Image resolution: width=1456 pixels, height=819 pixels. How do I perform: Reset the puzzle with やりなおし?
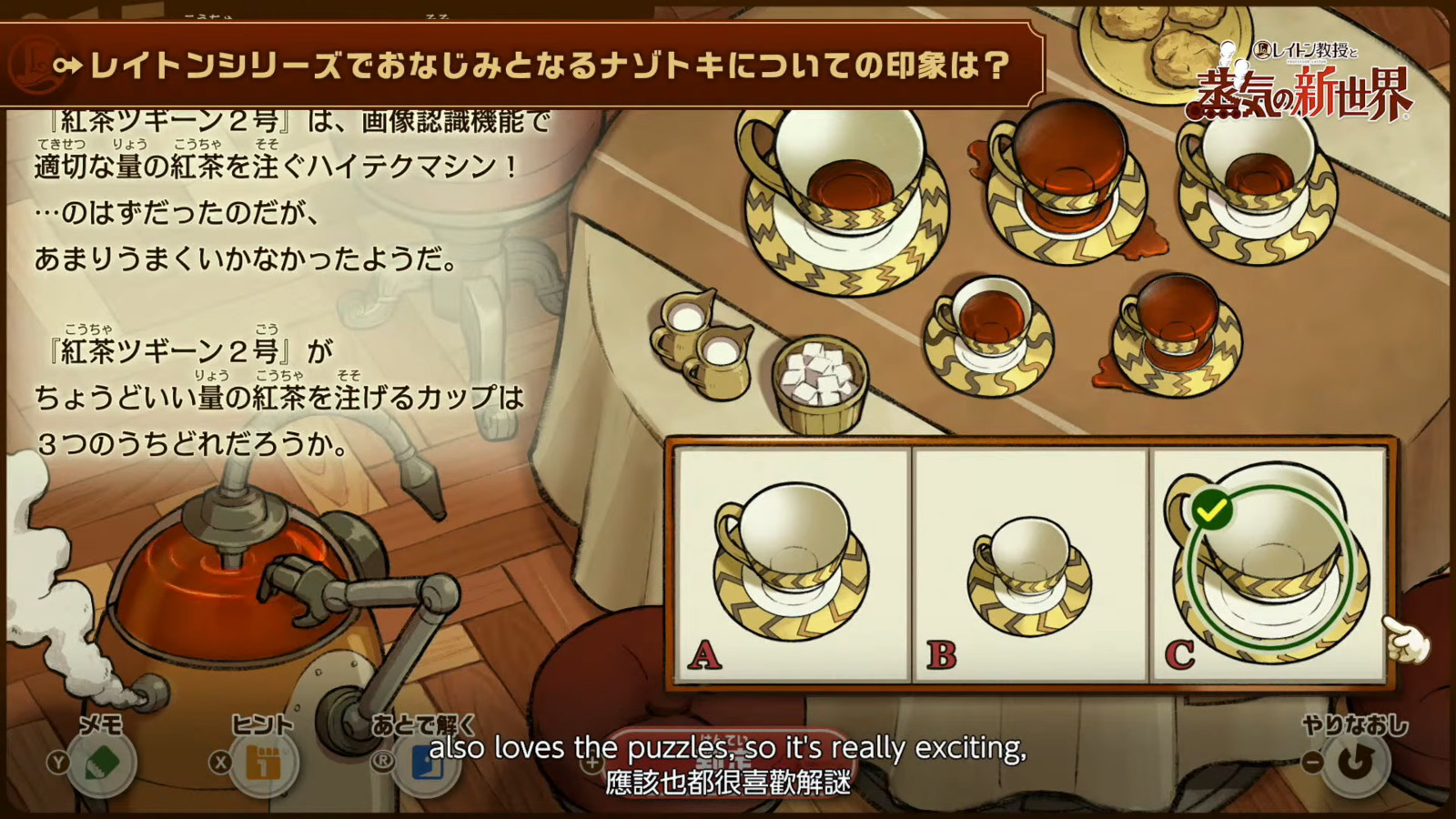1354,762
